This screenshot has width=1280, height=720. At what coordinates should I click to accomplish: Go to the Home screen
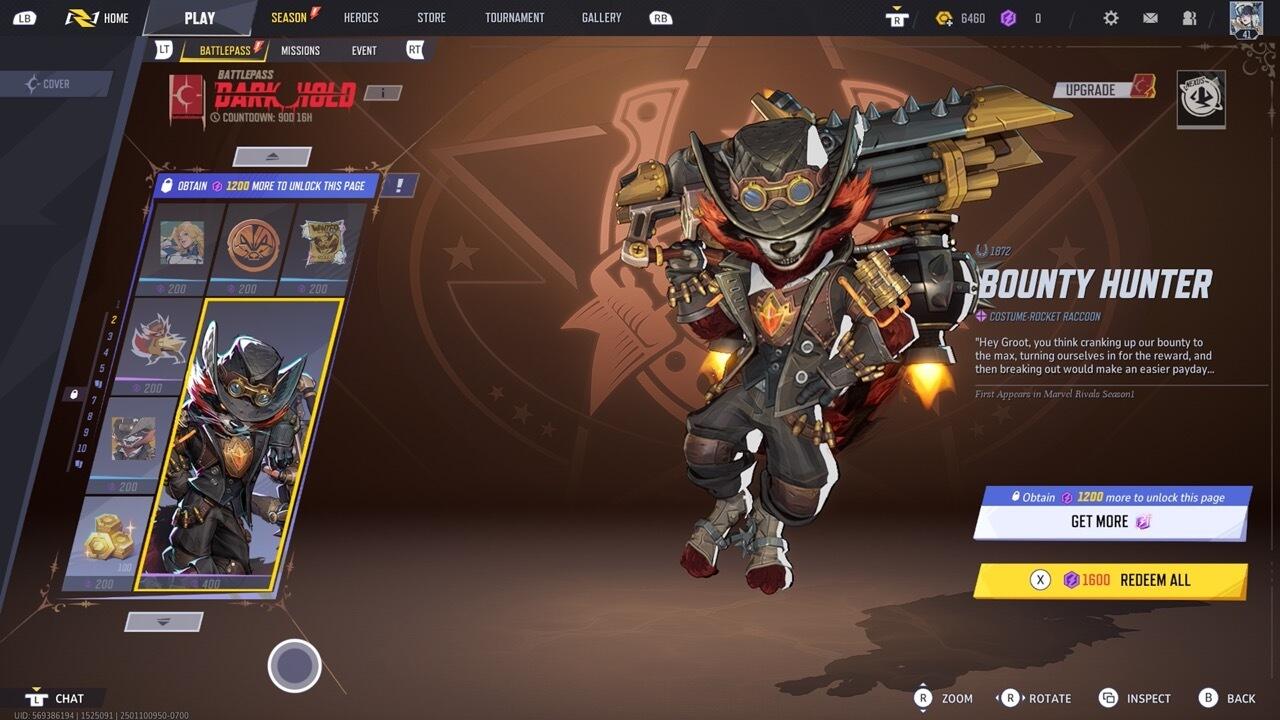pyautogui.click(x=98, y=18)
